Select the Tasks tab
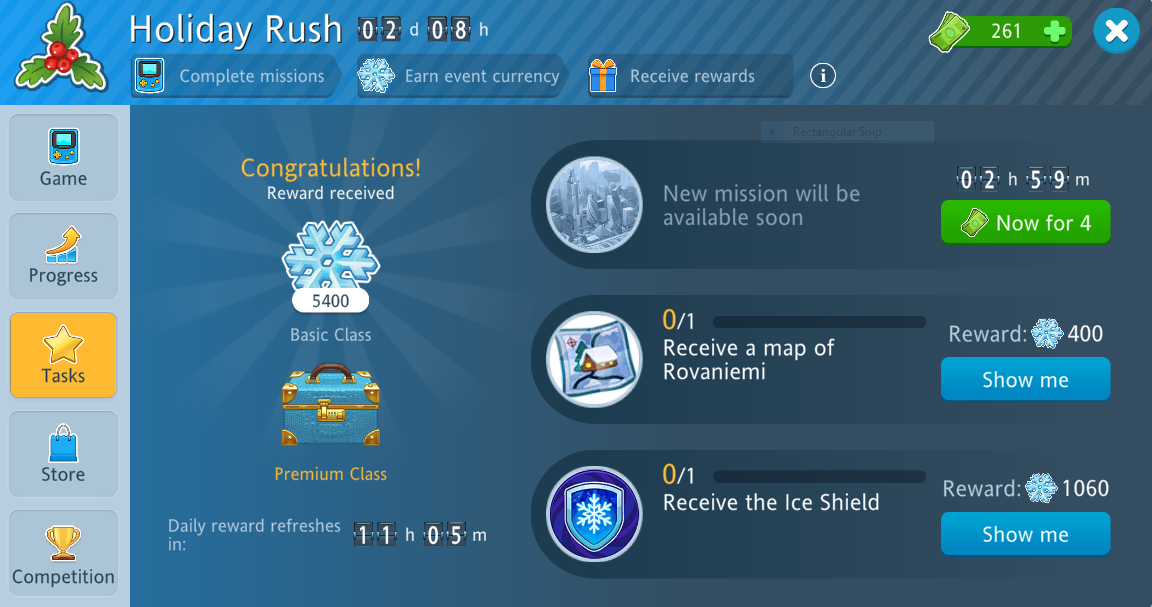The width and height of the screenshot is (1152, 607). point(63,355)
